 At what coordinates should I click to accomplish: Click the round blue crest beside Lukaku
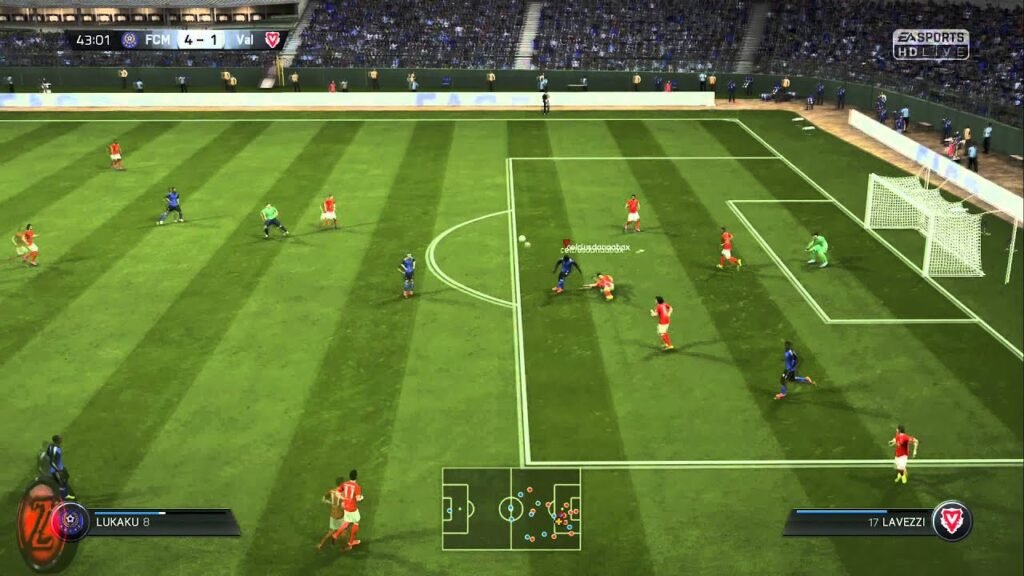(x=71, y=521)
